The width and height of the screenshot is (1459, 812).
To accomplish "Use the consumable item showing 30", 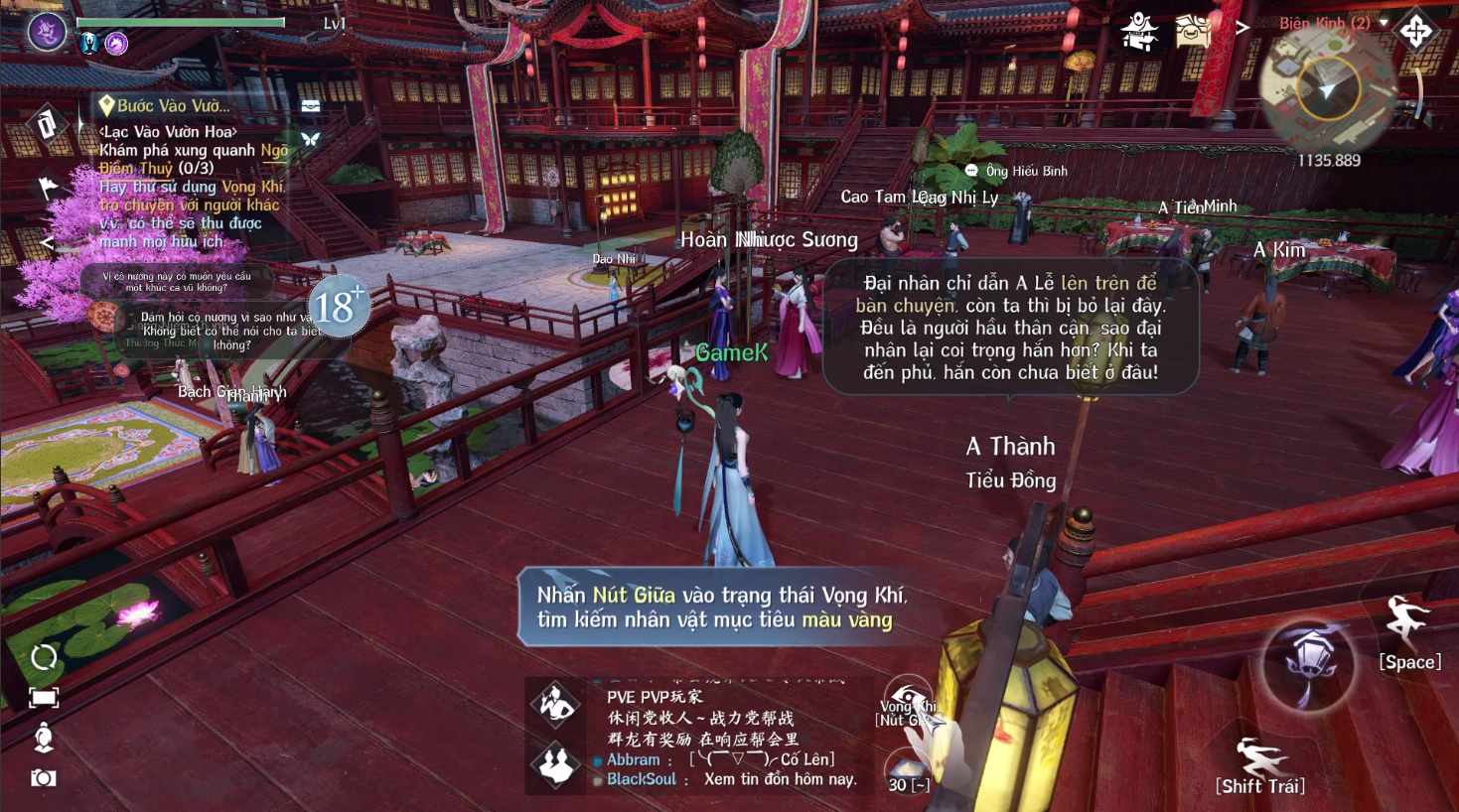I will pyautogui.click(x=908, y=772).
